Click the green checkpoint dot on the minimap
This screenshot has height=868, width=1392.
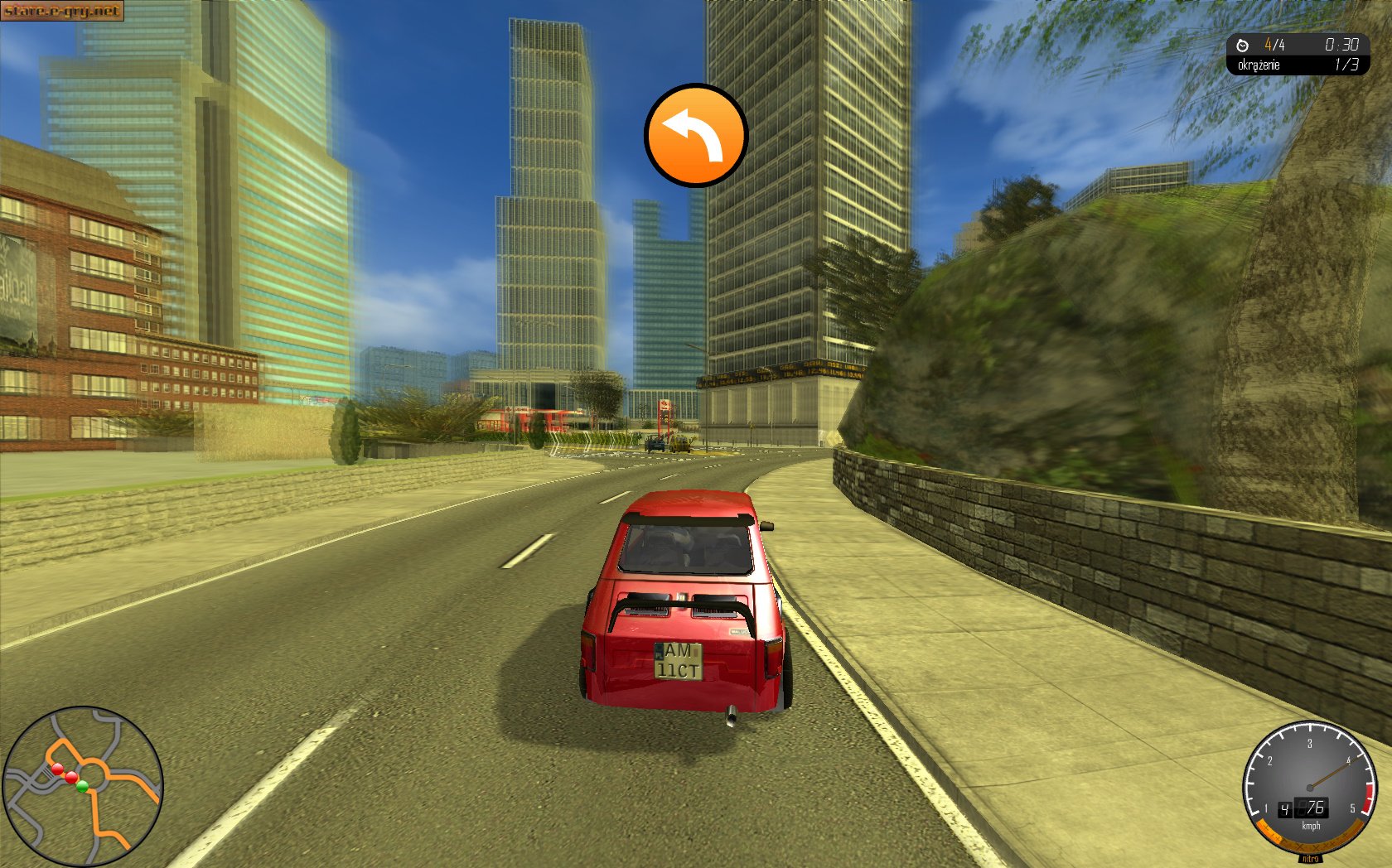point(82,785)
